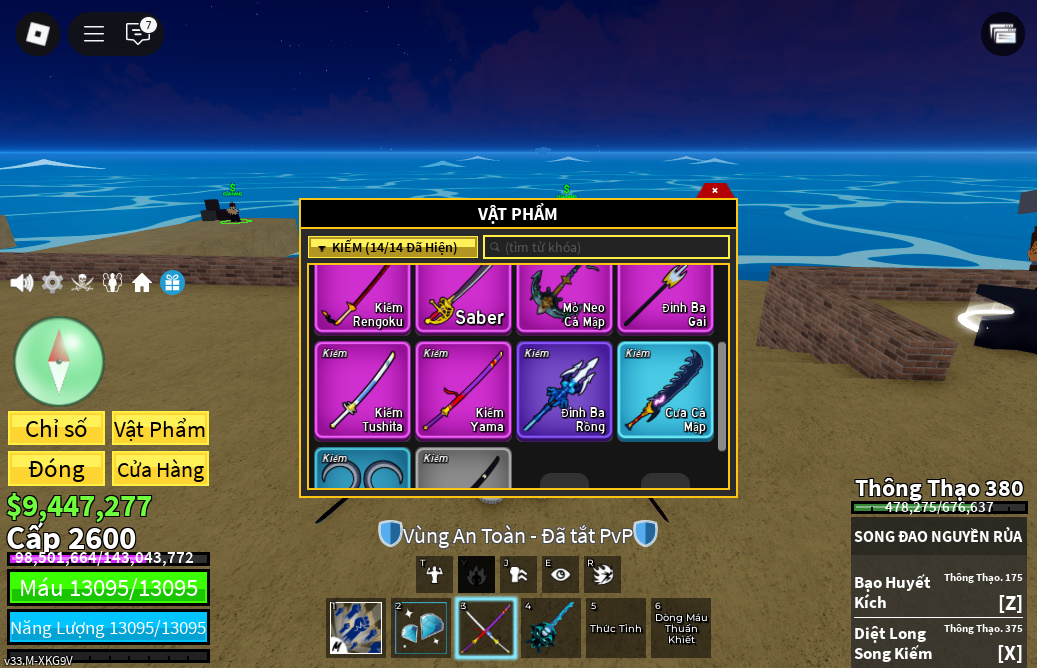
Task: Click the blue gift box icon
Action: click(x=172, y=283)
